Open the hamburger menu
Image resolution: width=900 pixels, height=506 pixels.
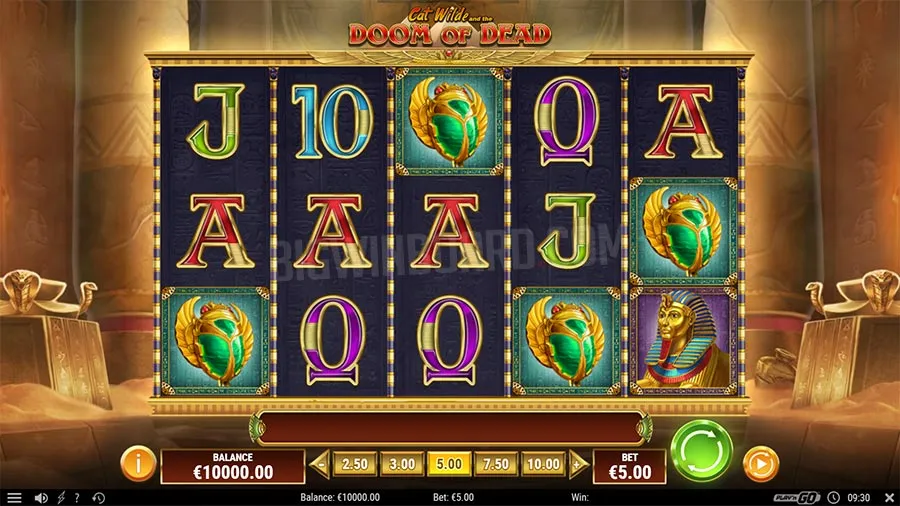pos(14,497)
